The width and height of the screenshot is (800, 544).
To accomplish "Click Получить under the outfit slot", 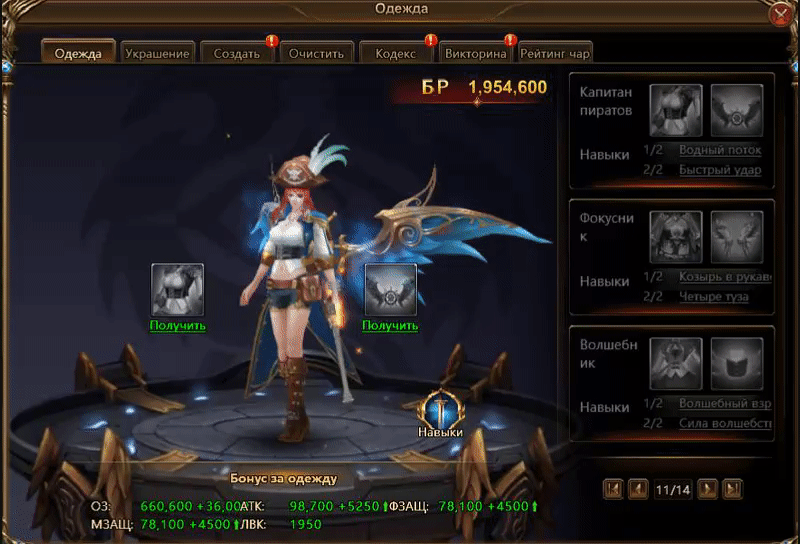I will (x=177, y=325).
